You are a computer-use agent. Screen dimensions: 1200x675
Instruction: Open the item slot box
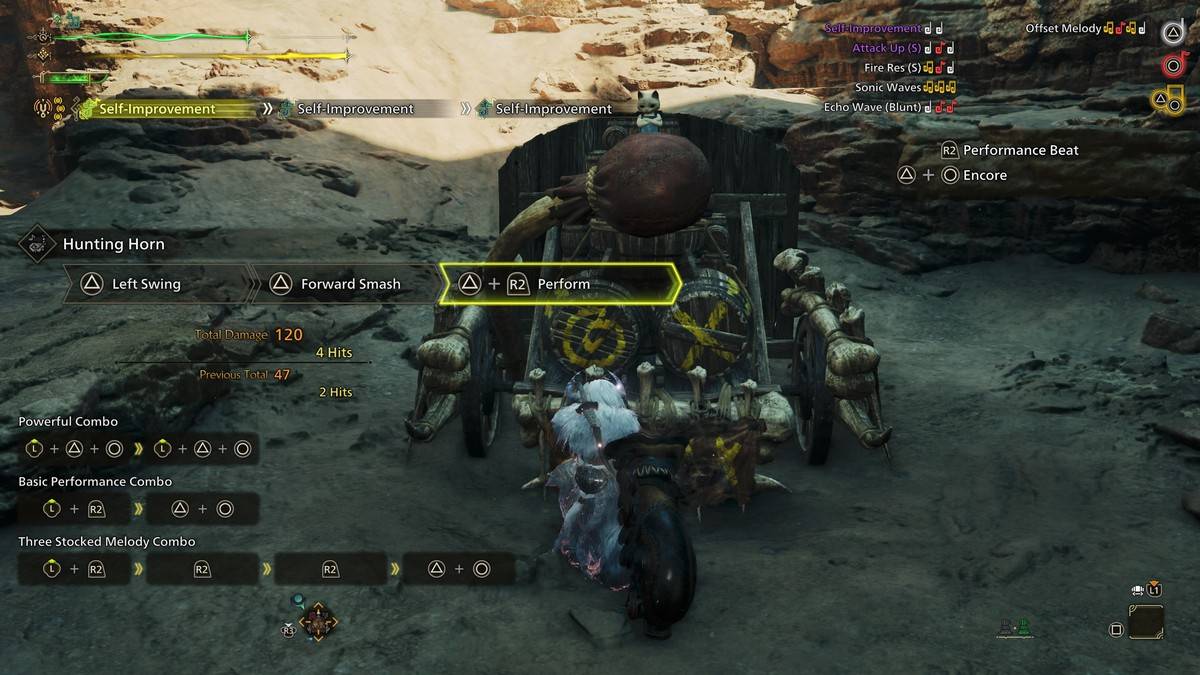[x=1146, y=622]
